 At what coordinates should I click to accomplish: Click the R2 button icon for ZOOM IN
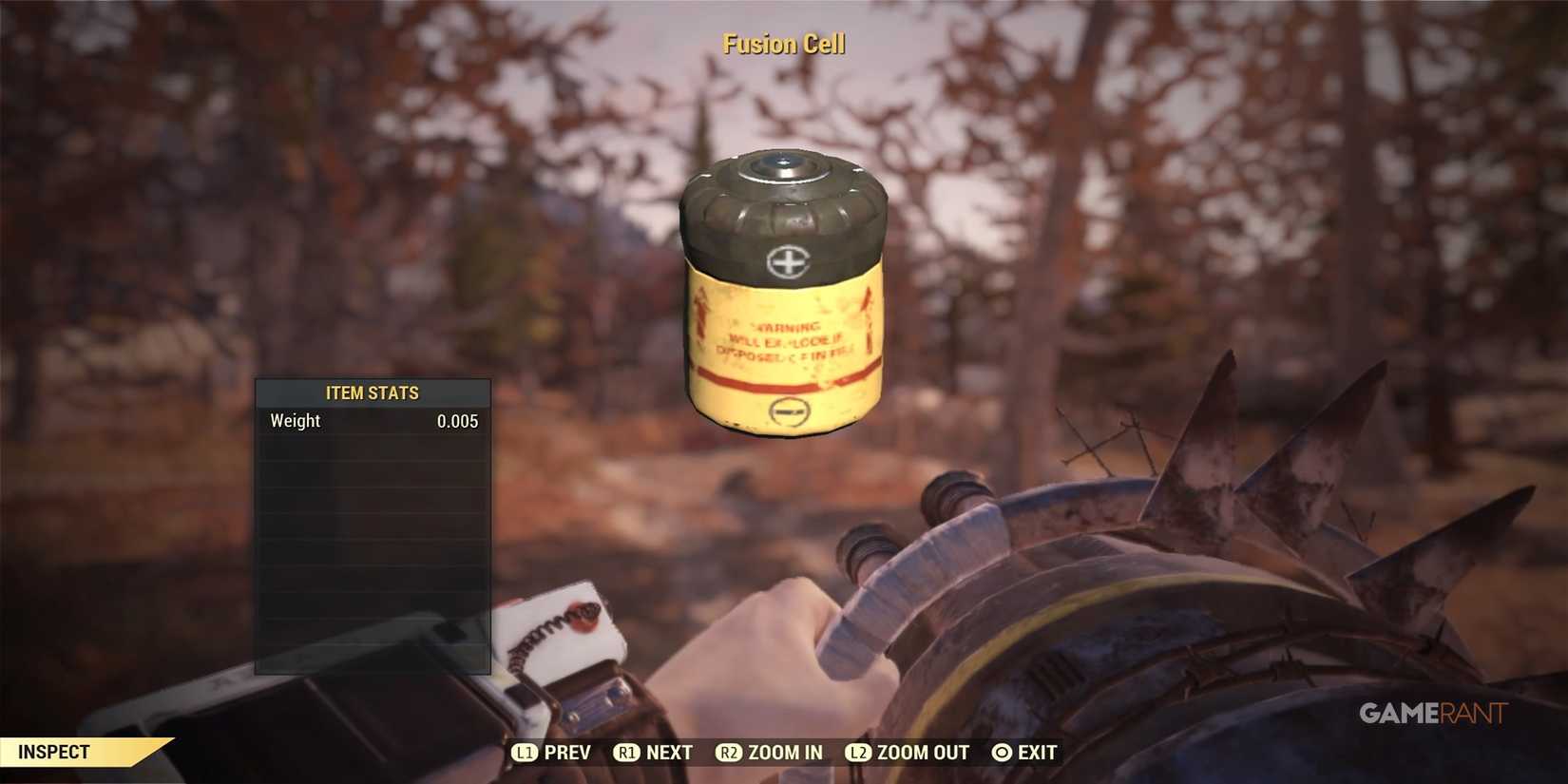[x=730, y=753]
